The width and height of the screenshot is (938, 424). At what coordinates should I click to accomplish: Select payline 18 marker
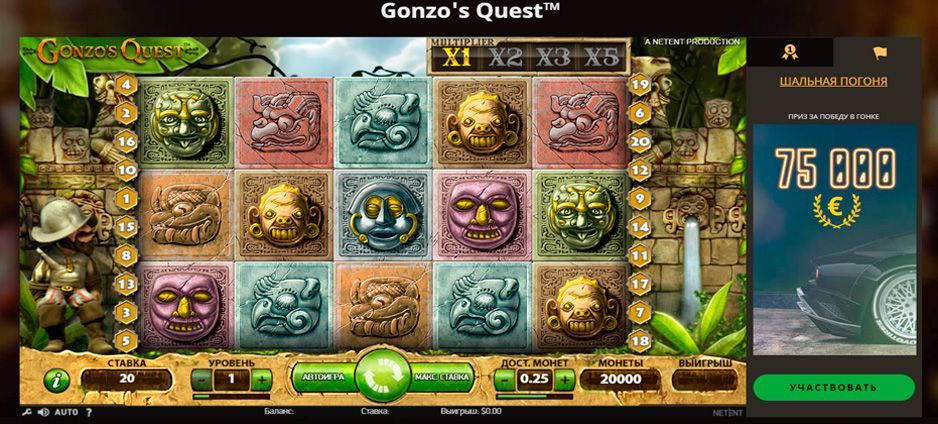[x=641, y=341]
